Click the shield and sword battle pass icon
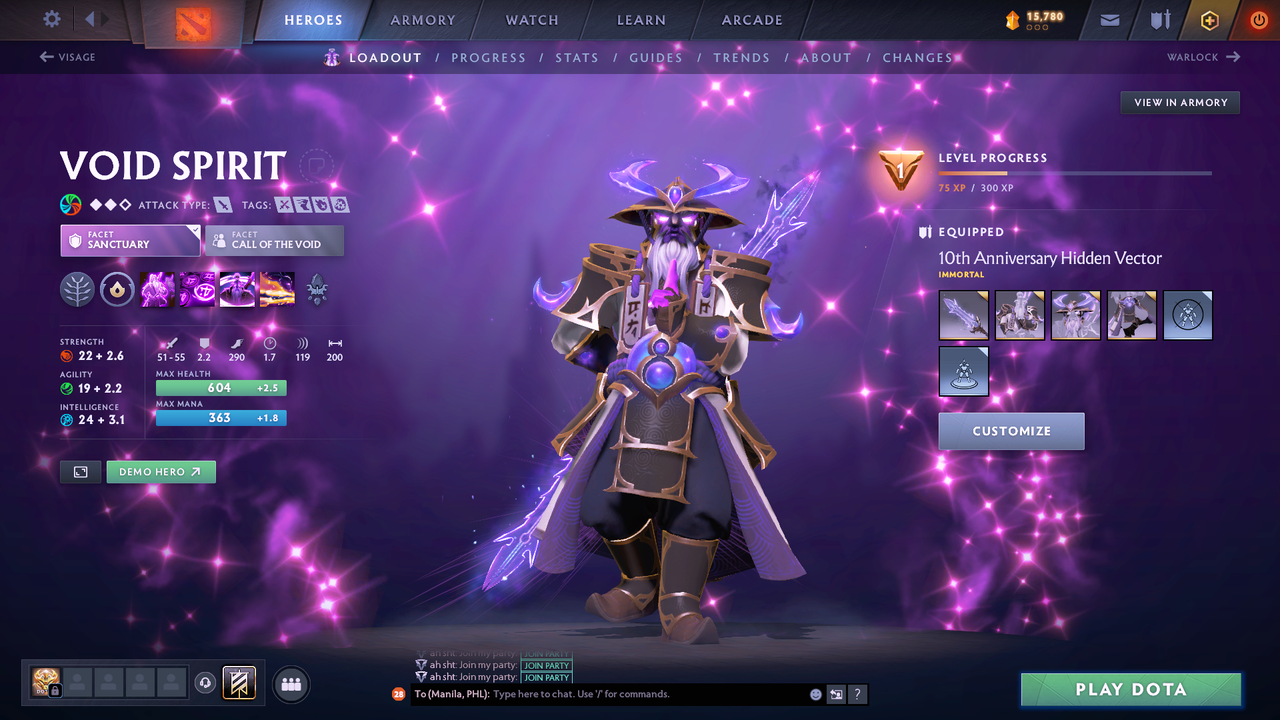1280x720 pixels. (x=1160, y=19)
